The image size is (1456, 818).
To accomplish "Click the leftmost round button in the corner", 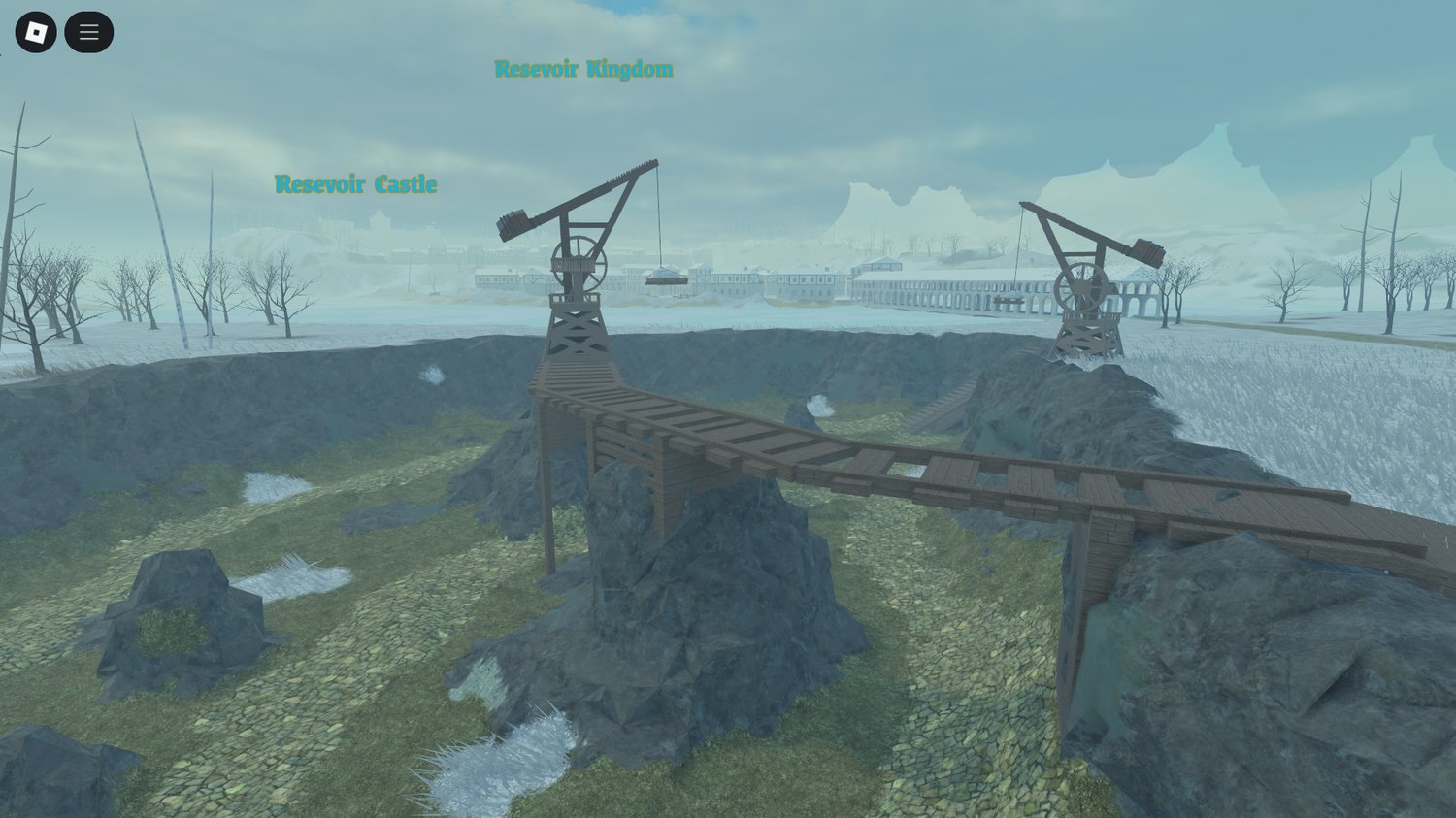I will tap(36, 31).
